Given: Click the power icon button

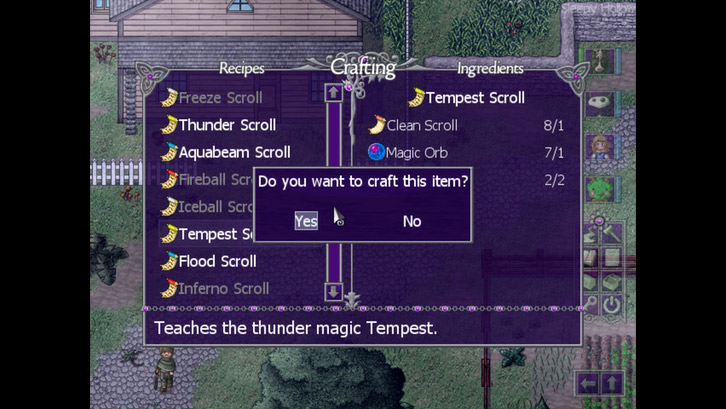Looking at the screenshot, I should point(611,306).
